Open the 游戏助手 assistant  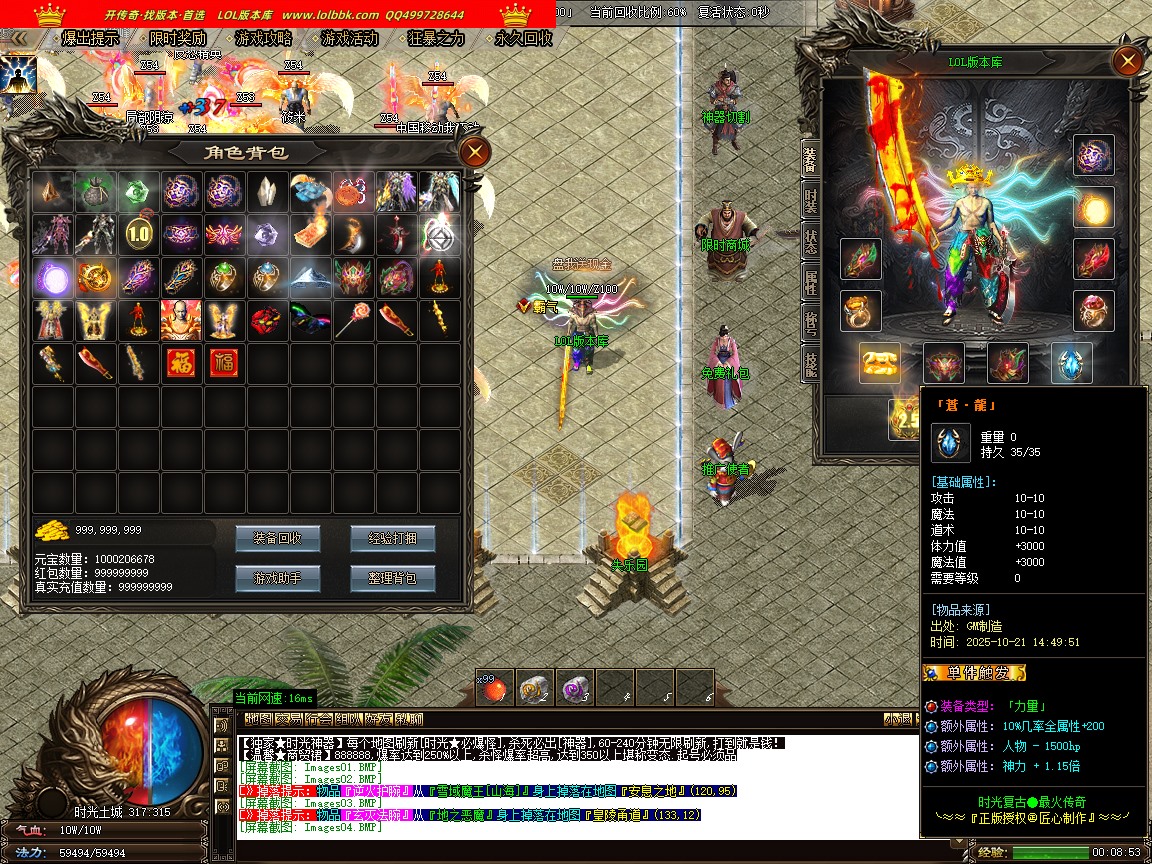[277, 577]
